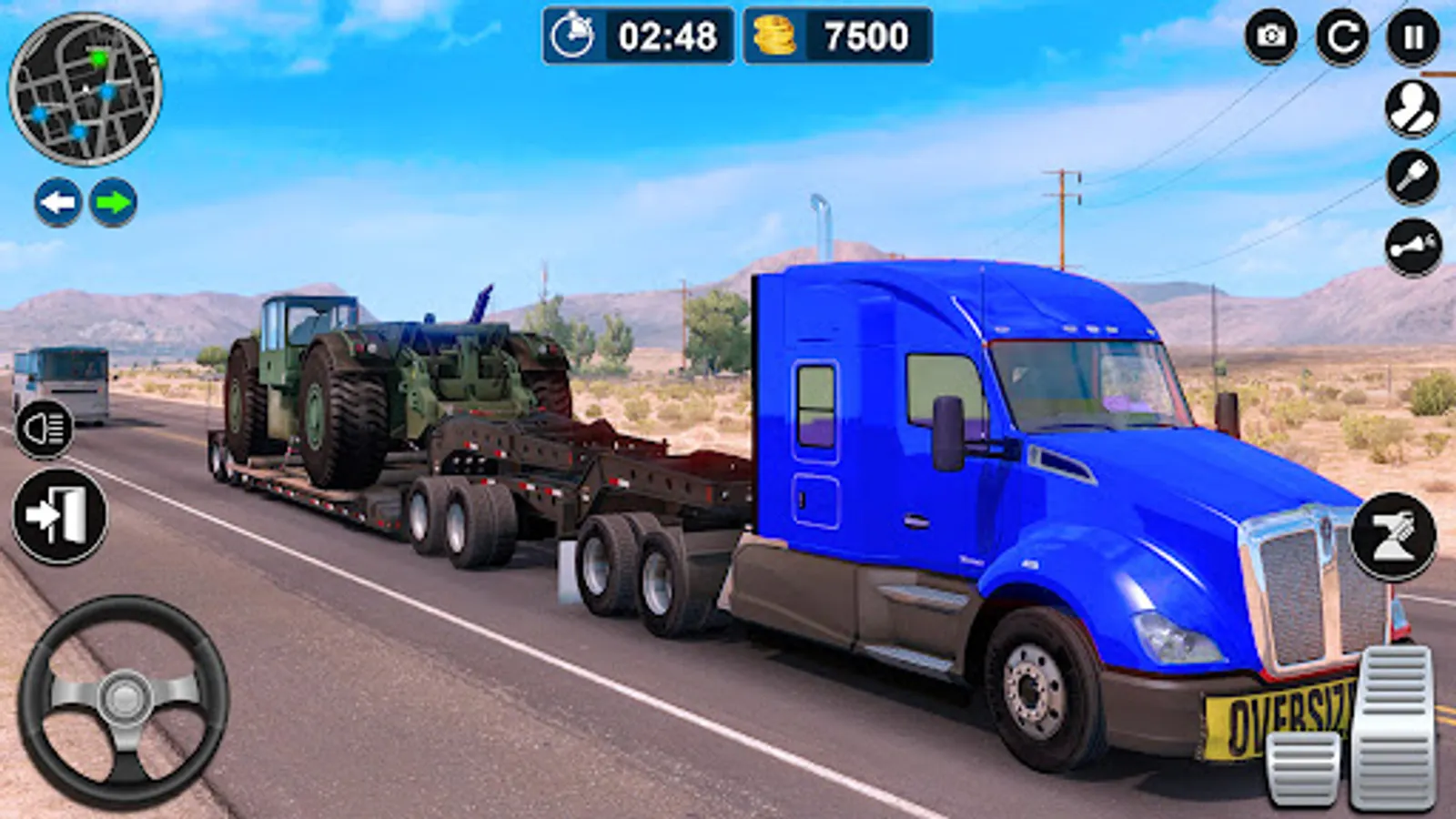Tap the green marker on the minimap
The width and height of the screenshot is (1456, 819).
point(98,57)
